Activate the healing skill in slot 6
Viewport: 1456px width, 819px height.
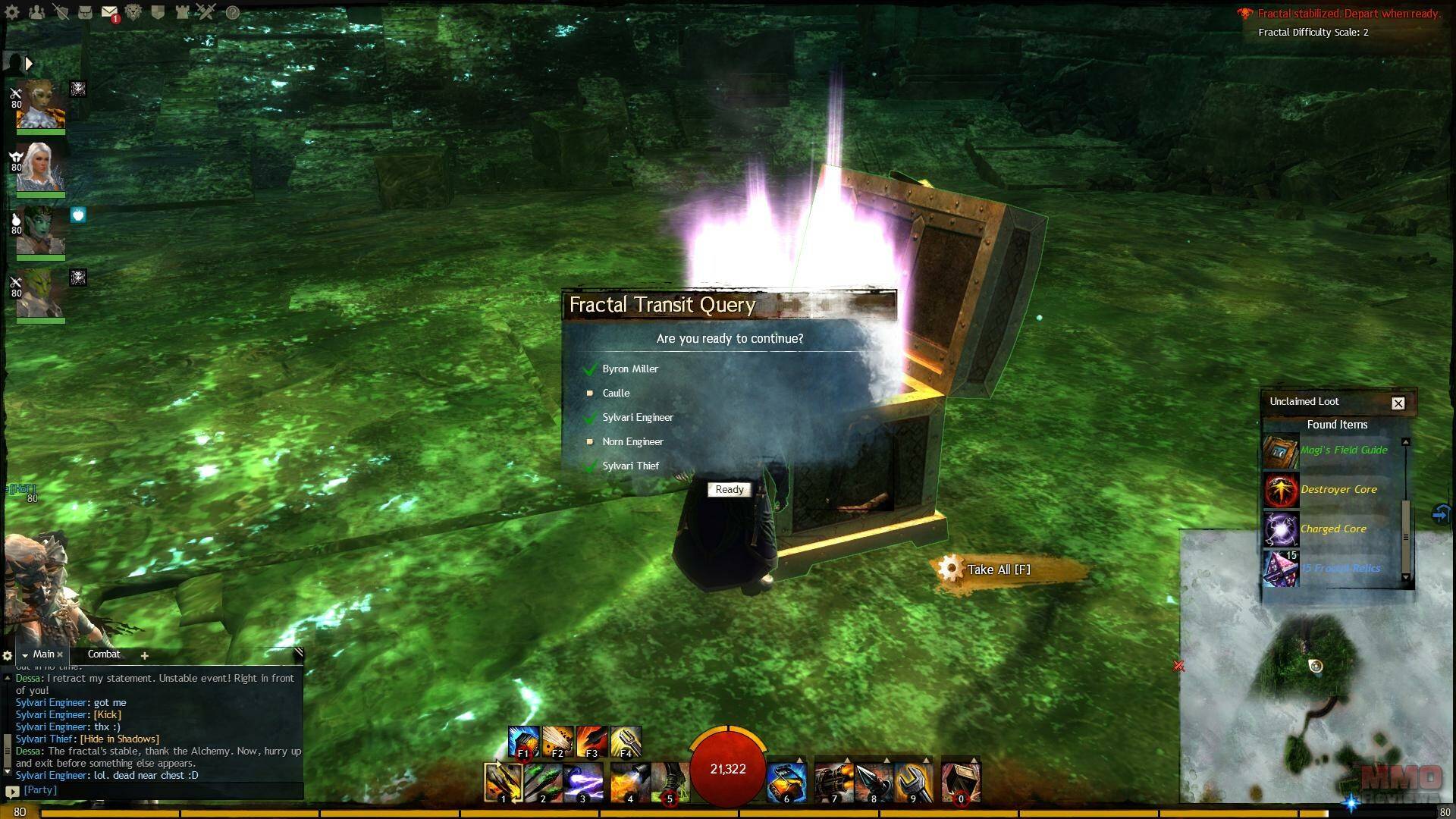click(786, 782)
